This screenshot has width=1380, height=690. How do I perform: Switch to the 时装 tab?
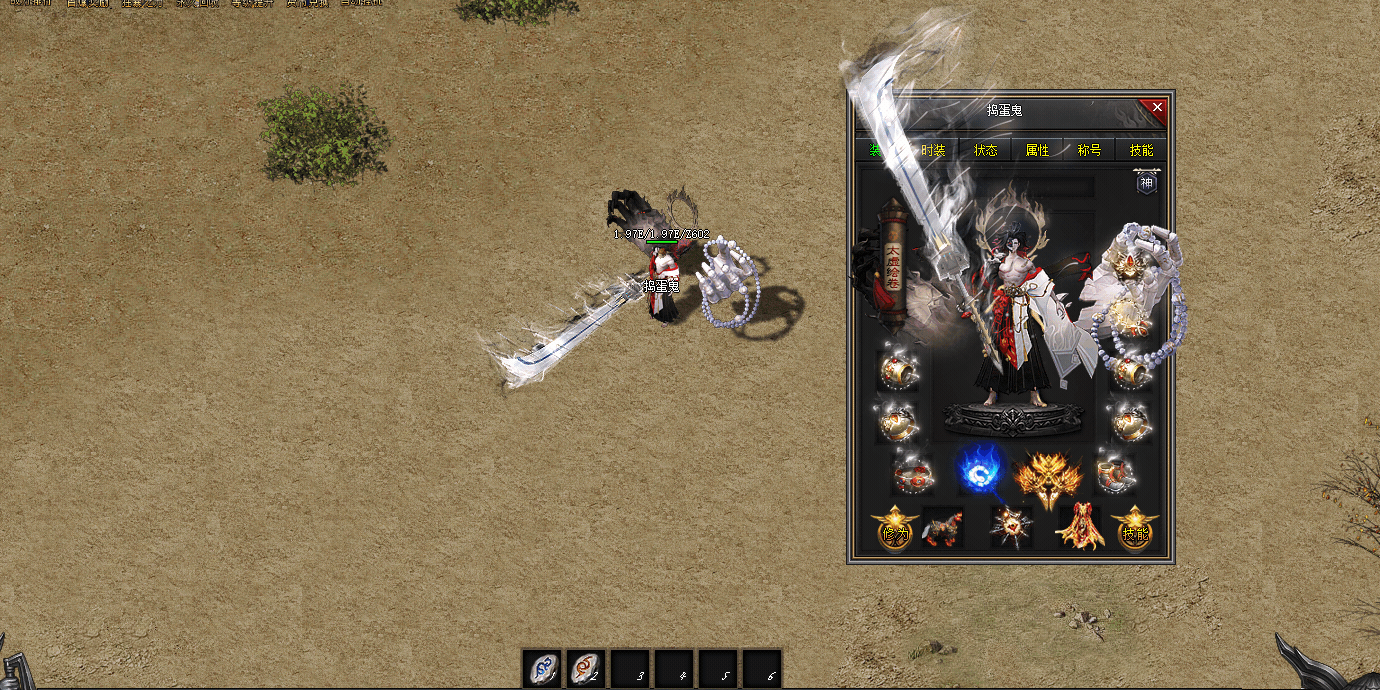933,150
